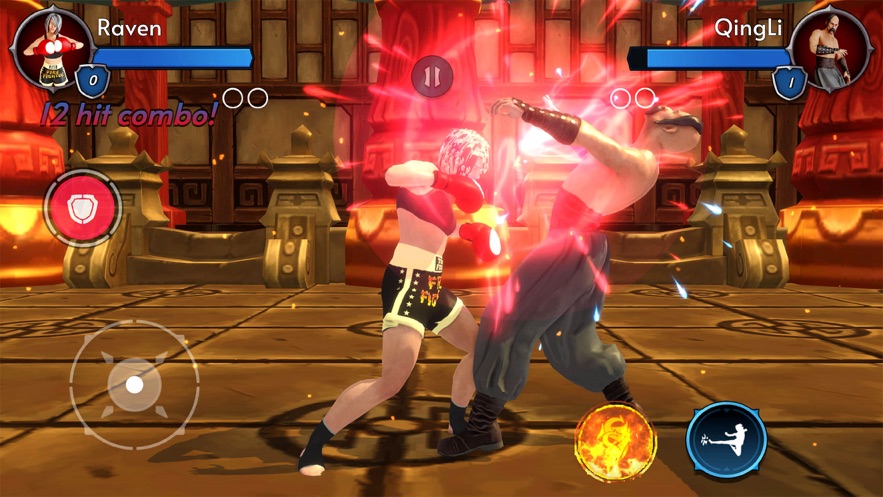Activate the flaming dragon special attack

coord(615,440)
